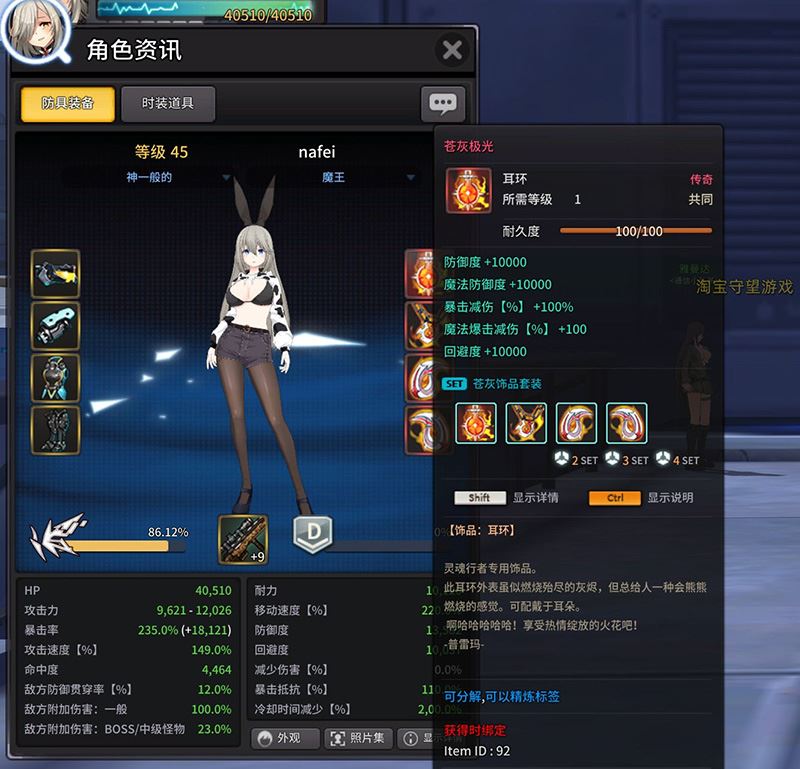Select the second set accessory icon in tooltip
The width and height of the screenshot is (800, 769).
(526, 423)
